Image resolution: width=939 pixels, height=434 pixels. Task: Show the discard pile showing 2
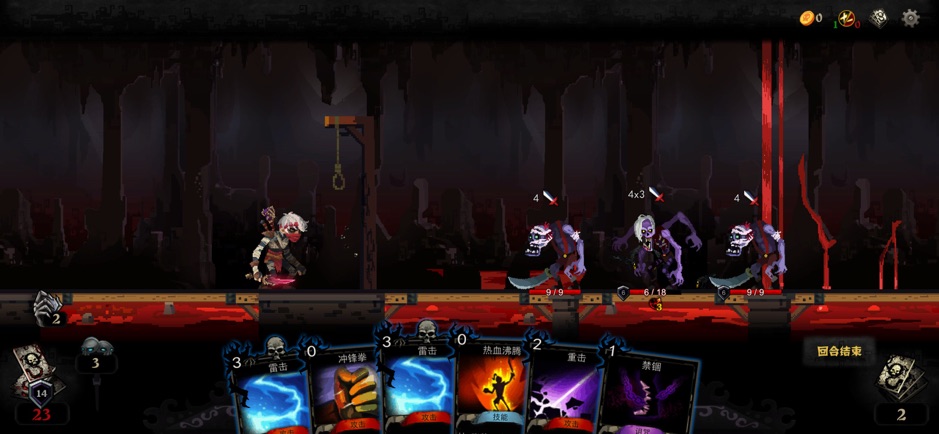[900, 388]
